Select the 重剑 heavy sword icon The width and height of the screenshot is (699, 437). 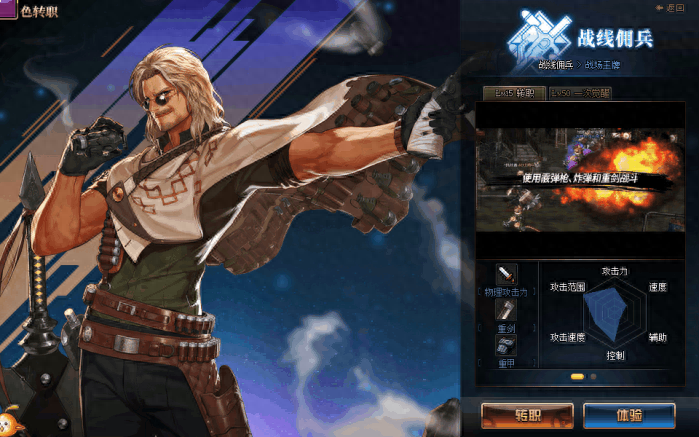point(507,310)
